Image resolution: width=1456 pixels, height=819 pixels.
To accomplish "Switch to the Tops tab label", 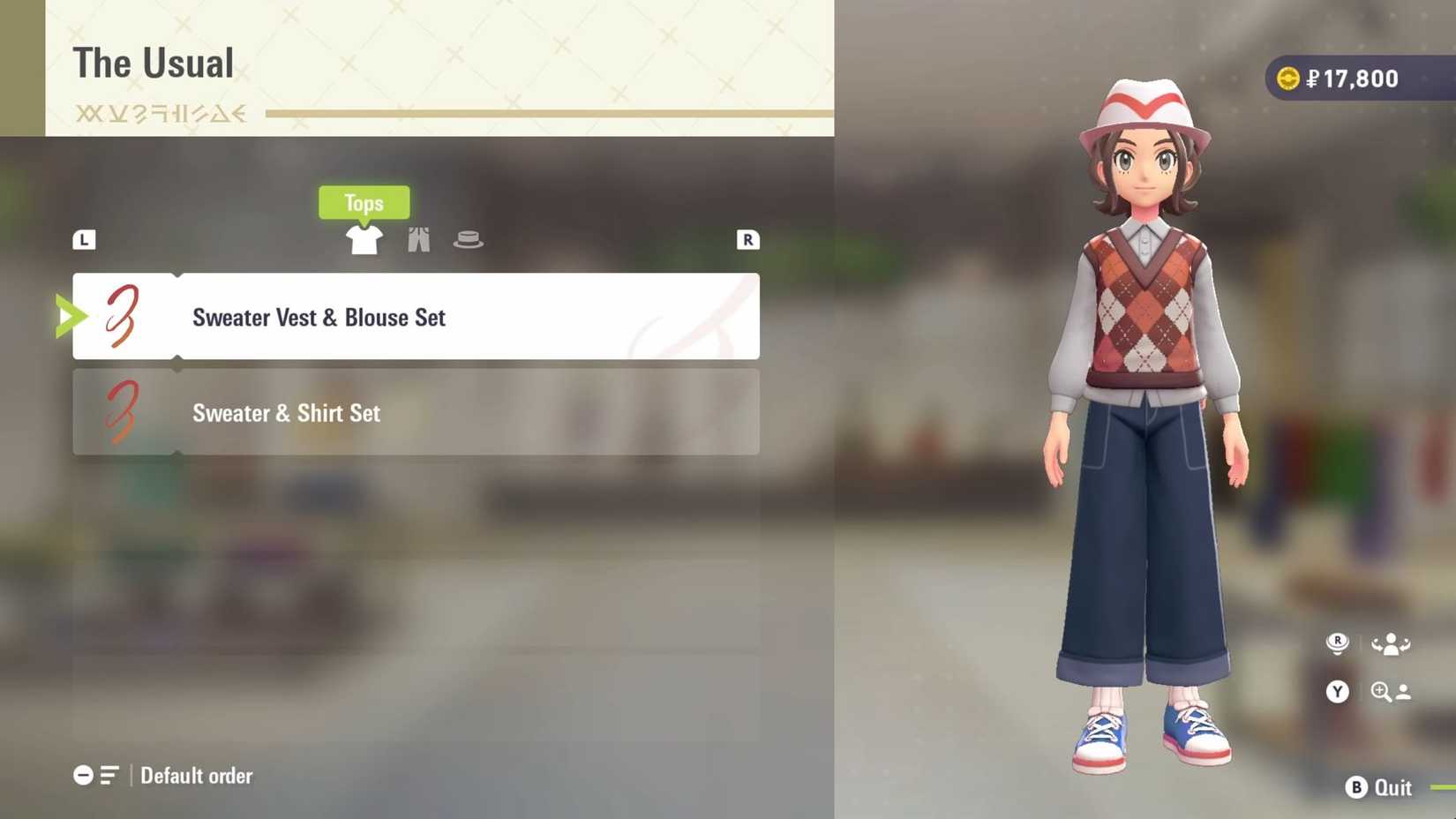I will [364, 203].
